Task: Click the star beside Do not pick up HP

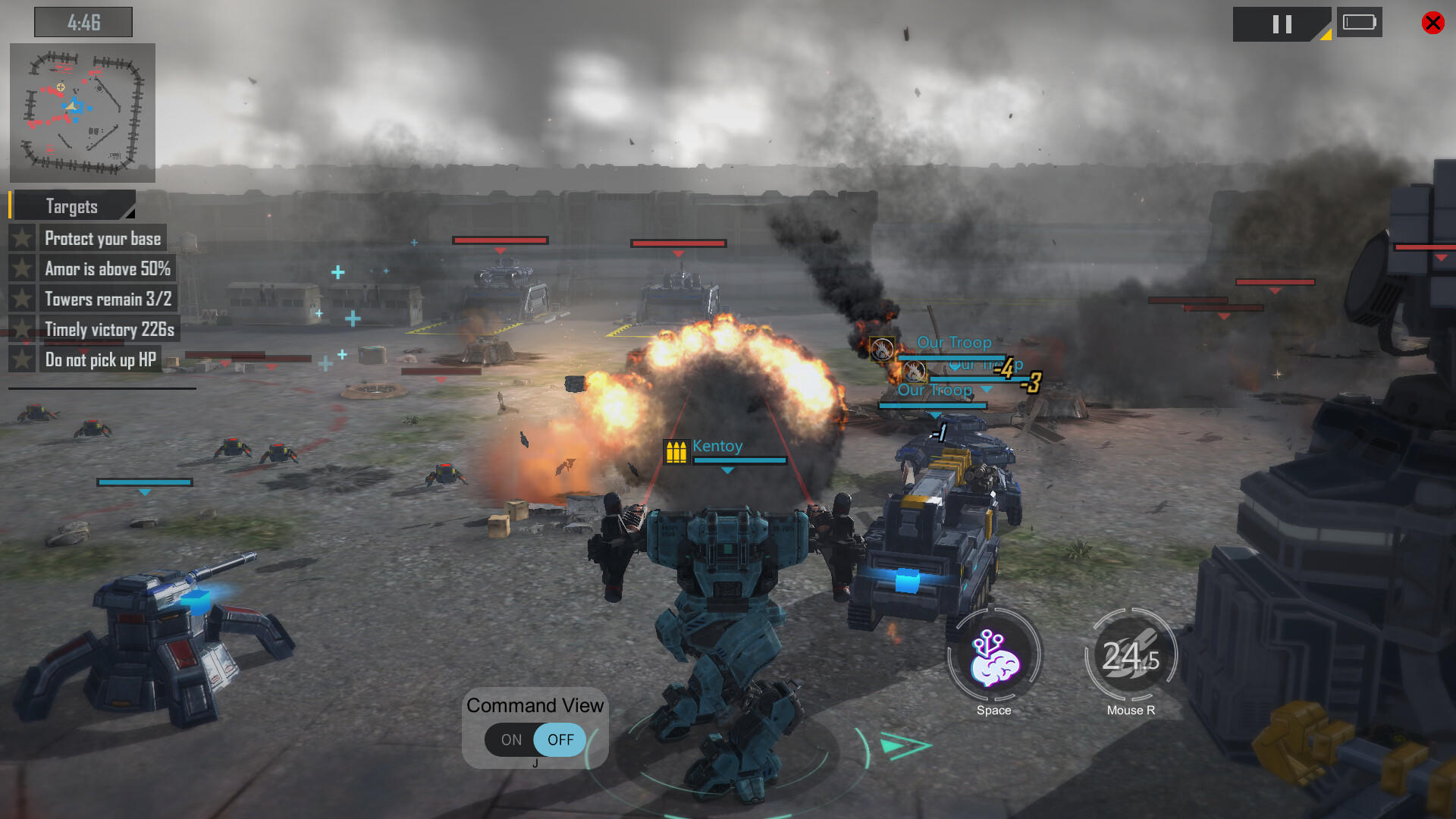Action: [22, 359]
